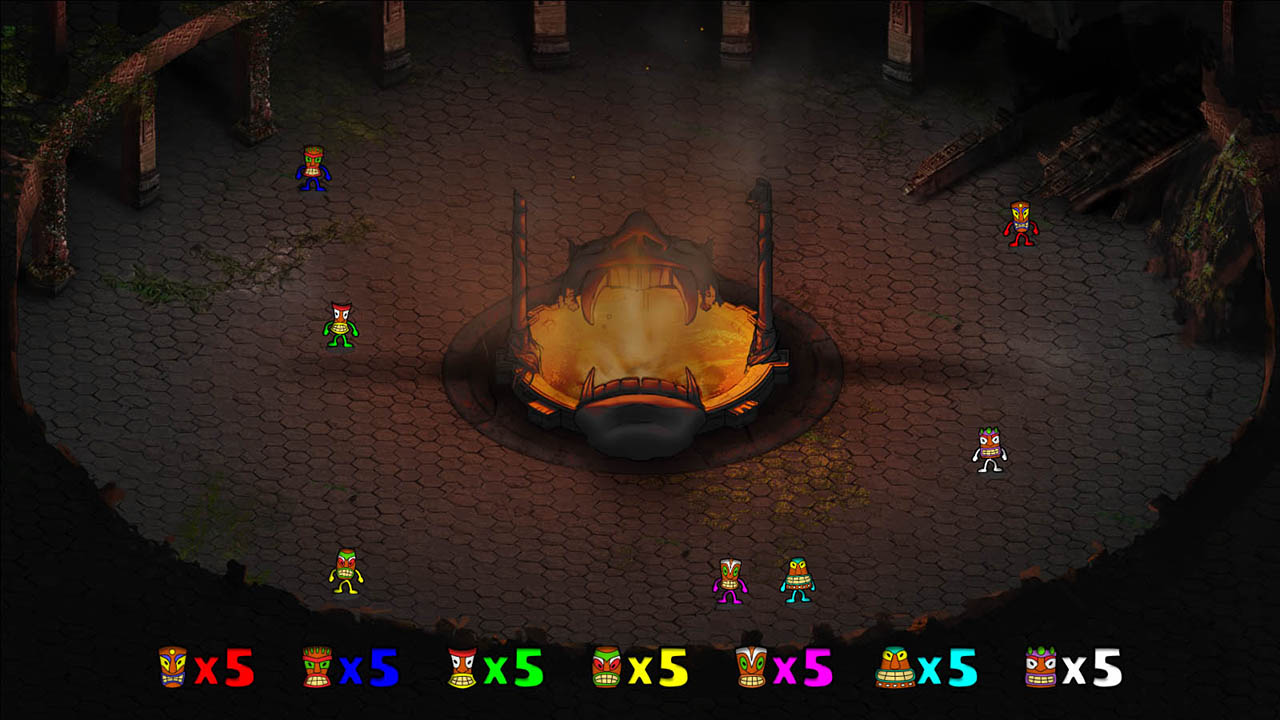The width and height of the screenshot is (1280, 720).
Task: Click the blue-limbed tiki character top left
Action: click(316, 166)
